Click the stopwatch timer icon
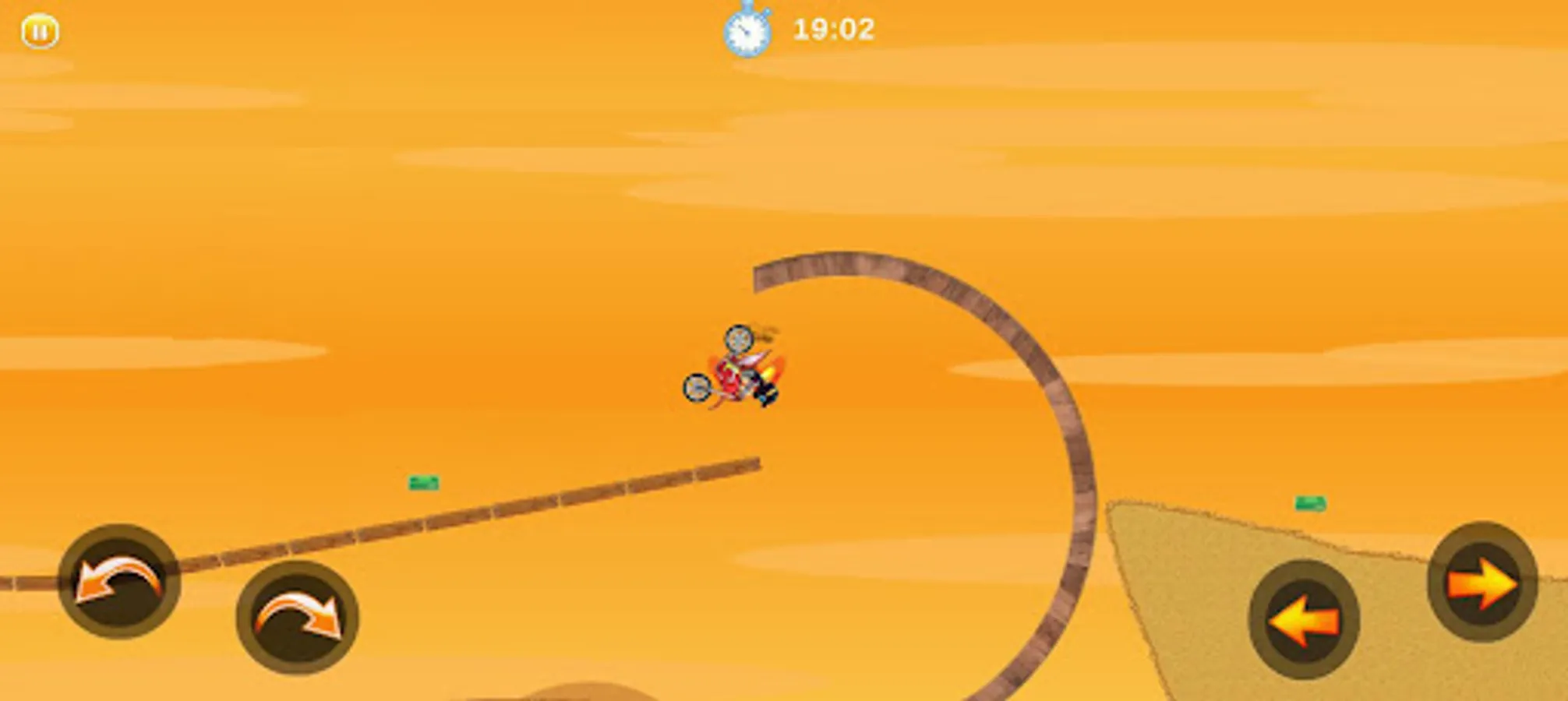1568x701 pixels. (x=747, y=31)
